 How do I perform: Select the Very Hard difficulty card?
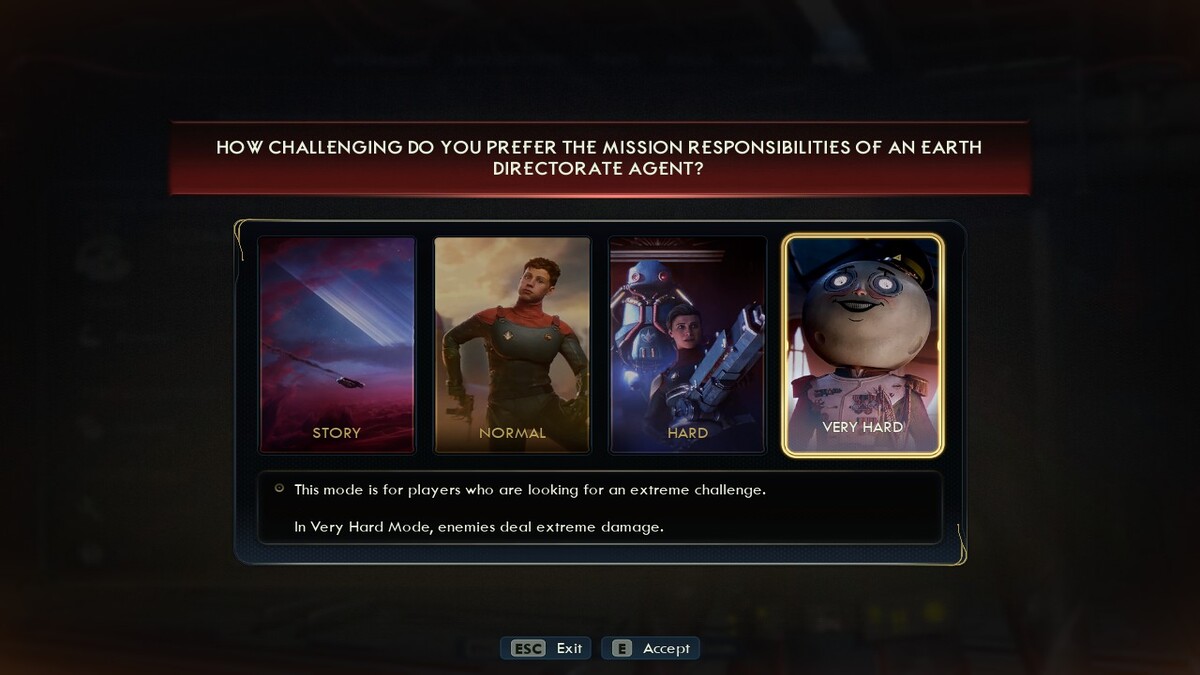pyautogui.click(x=862, y=345)
